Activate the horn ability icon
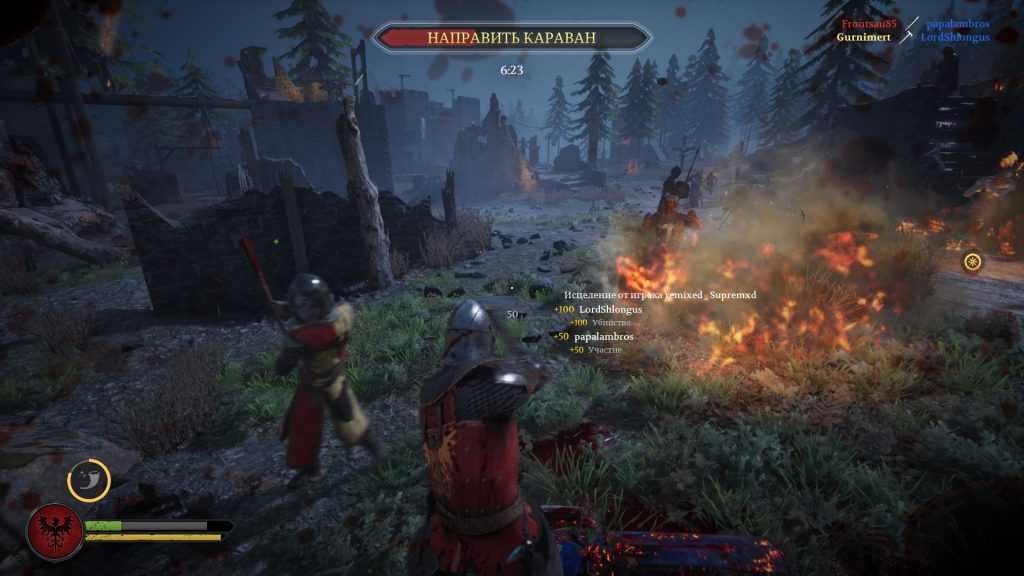1024x576 pixels. point(89,480)
